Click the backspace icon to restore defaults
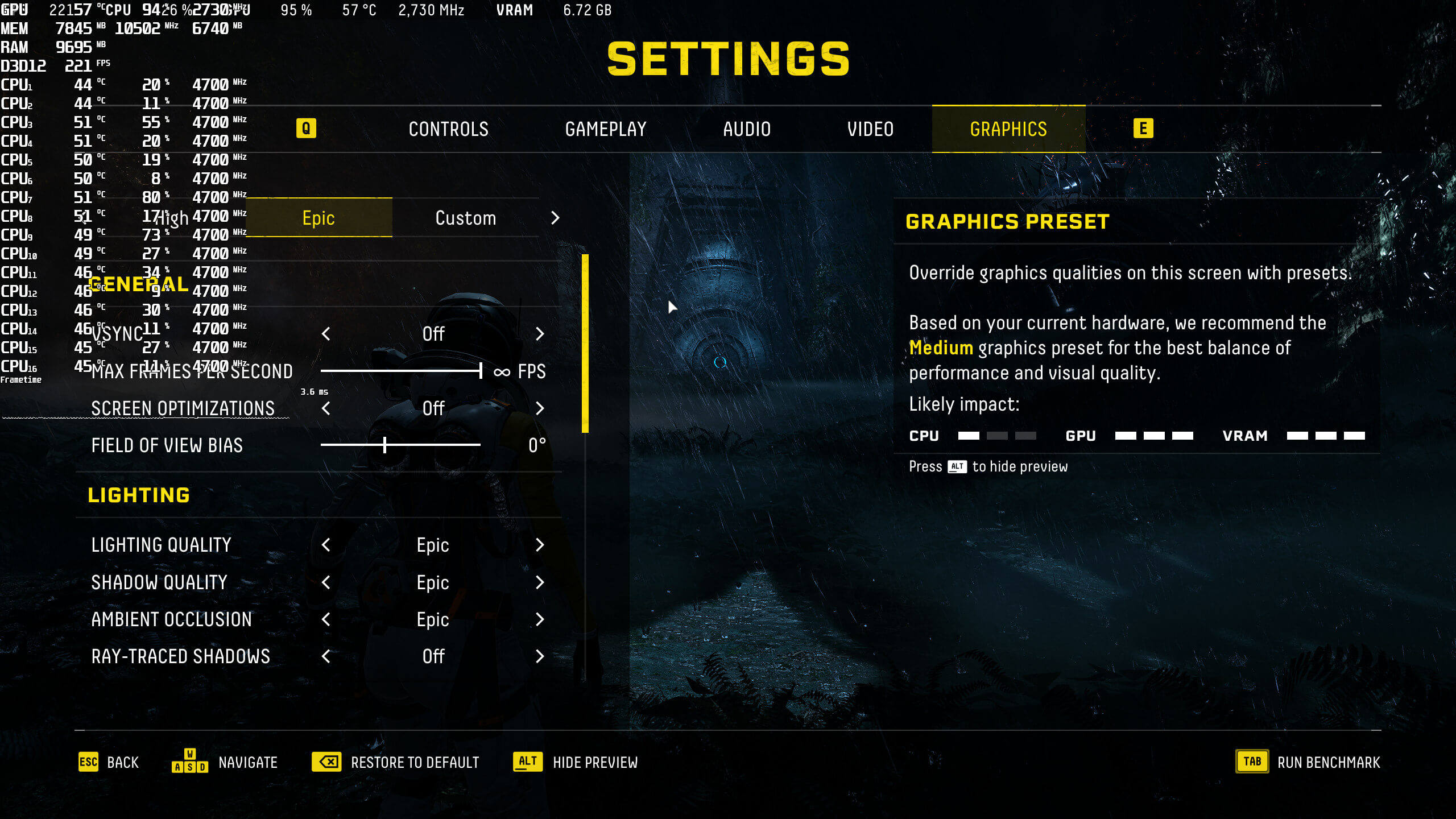Viewport: 1456px width, 819px height. (327, 762)
